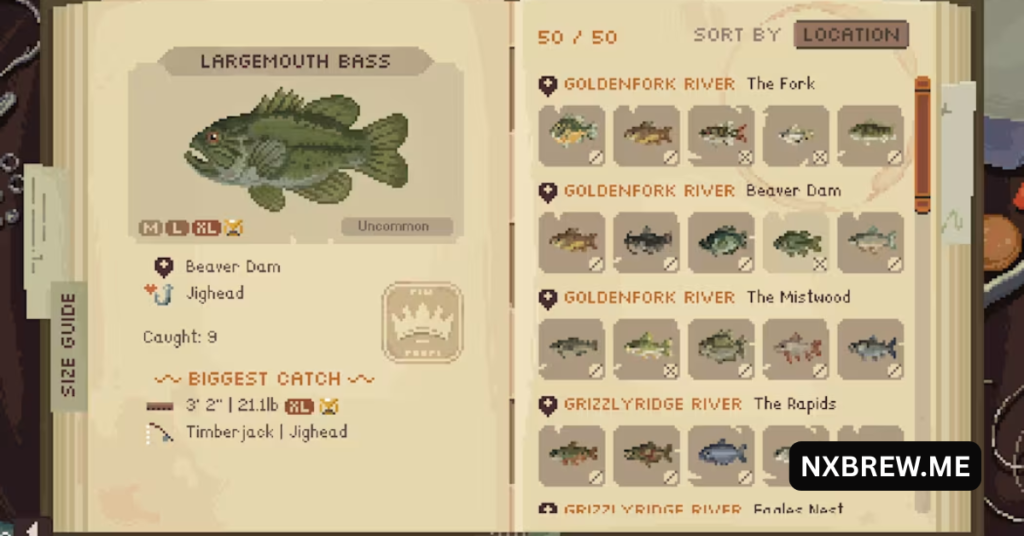
Task: Select the first fish under The Fork
Action: pos(571,135)
